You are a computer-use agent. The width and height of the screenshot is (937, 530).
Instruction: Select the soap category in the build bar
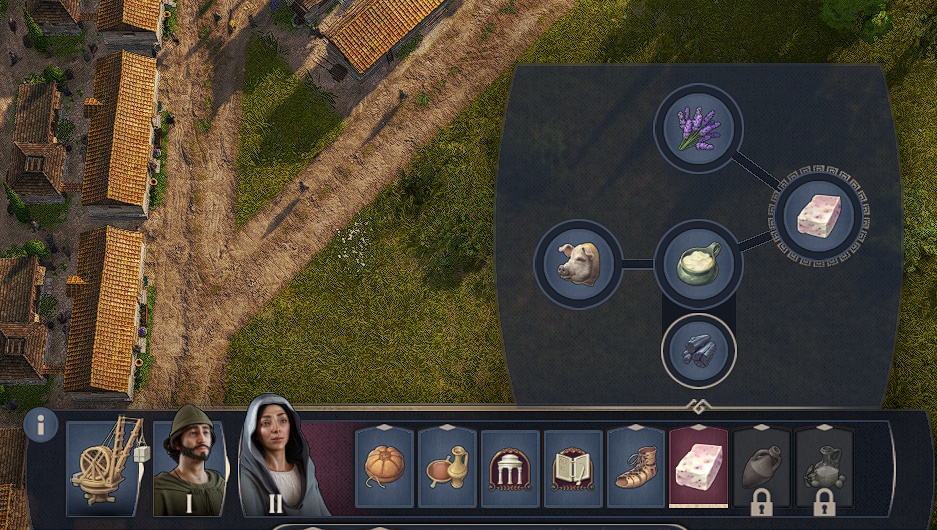[x=698, y=466]
